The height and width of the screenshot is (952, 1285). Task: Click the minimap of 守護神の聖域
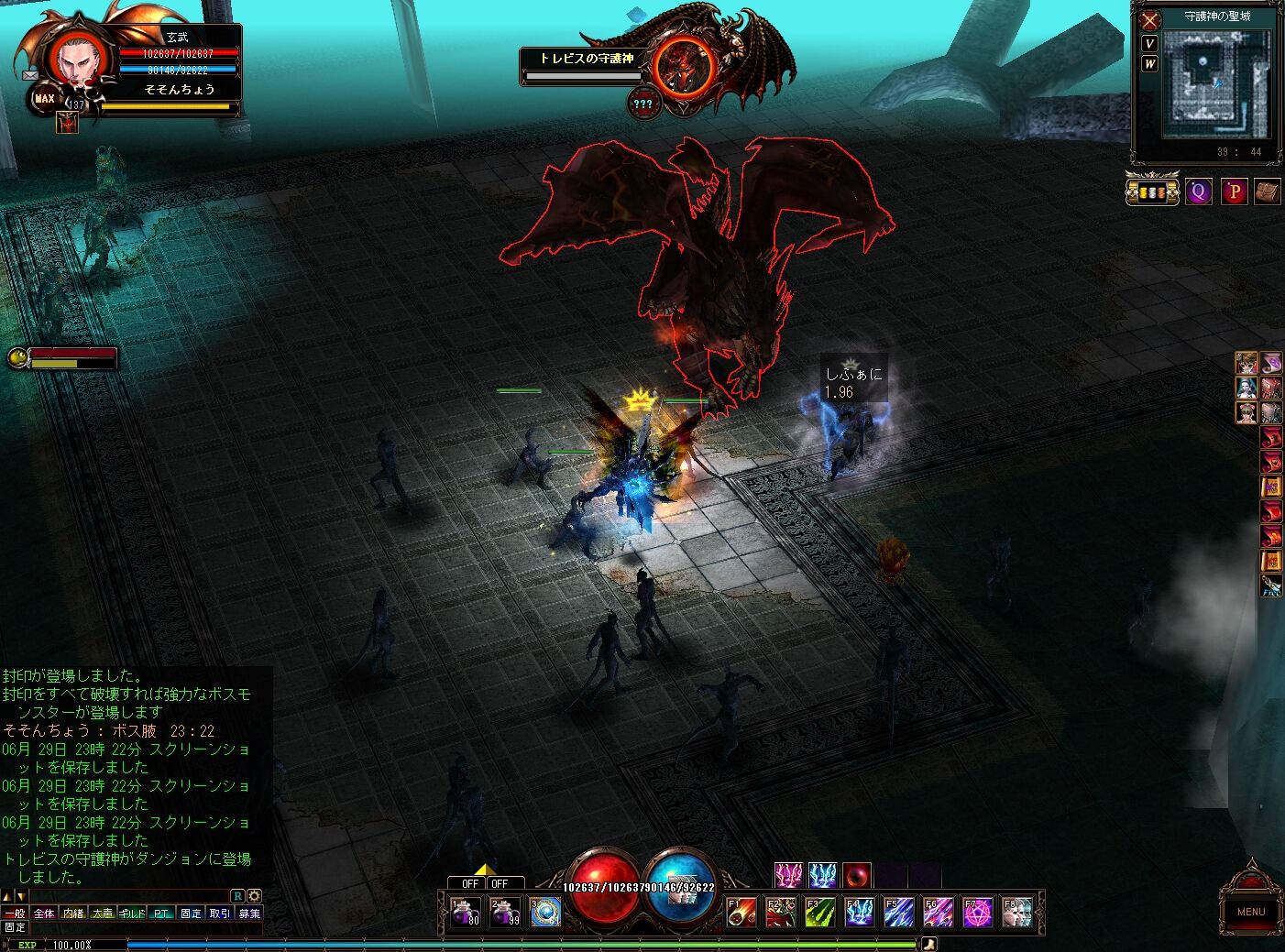[x=1215, y=82]
